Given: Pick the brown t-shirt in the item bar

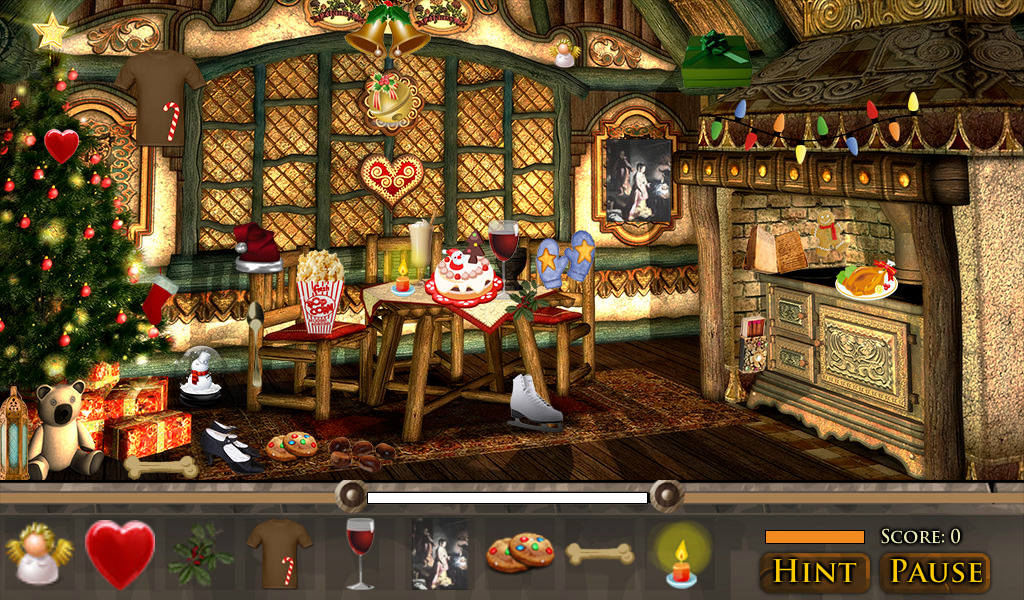Looking at the screenshot, I should [x=279, y=553].
